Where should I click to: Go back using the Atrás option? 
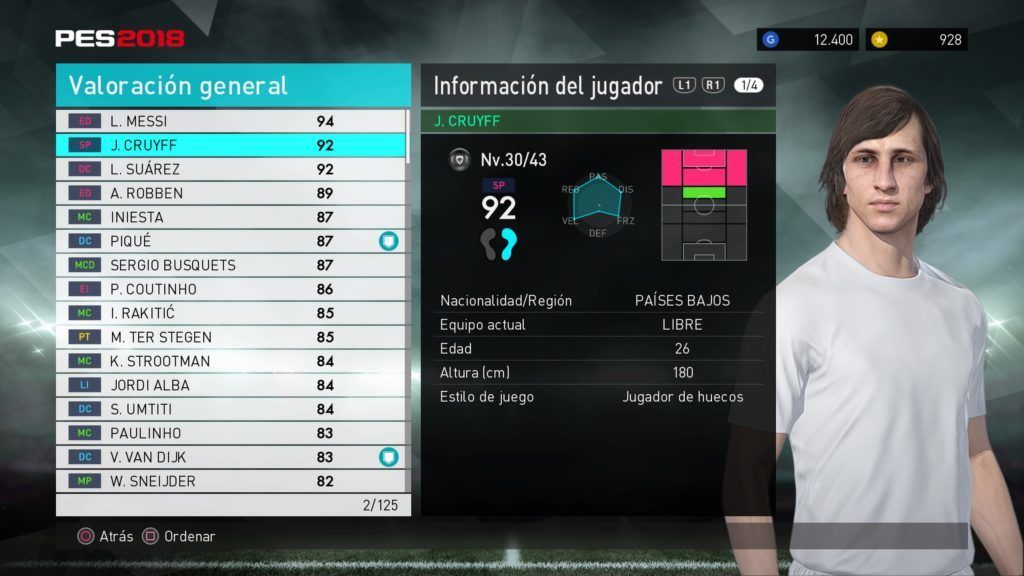pos(105,536)
